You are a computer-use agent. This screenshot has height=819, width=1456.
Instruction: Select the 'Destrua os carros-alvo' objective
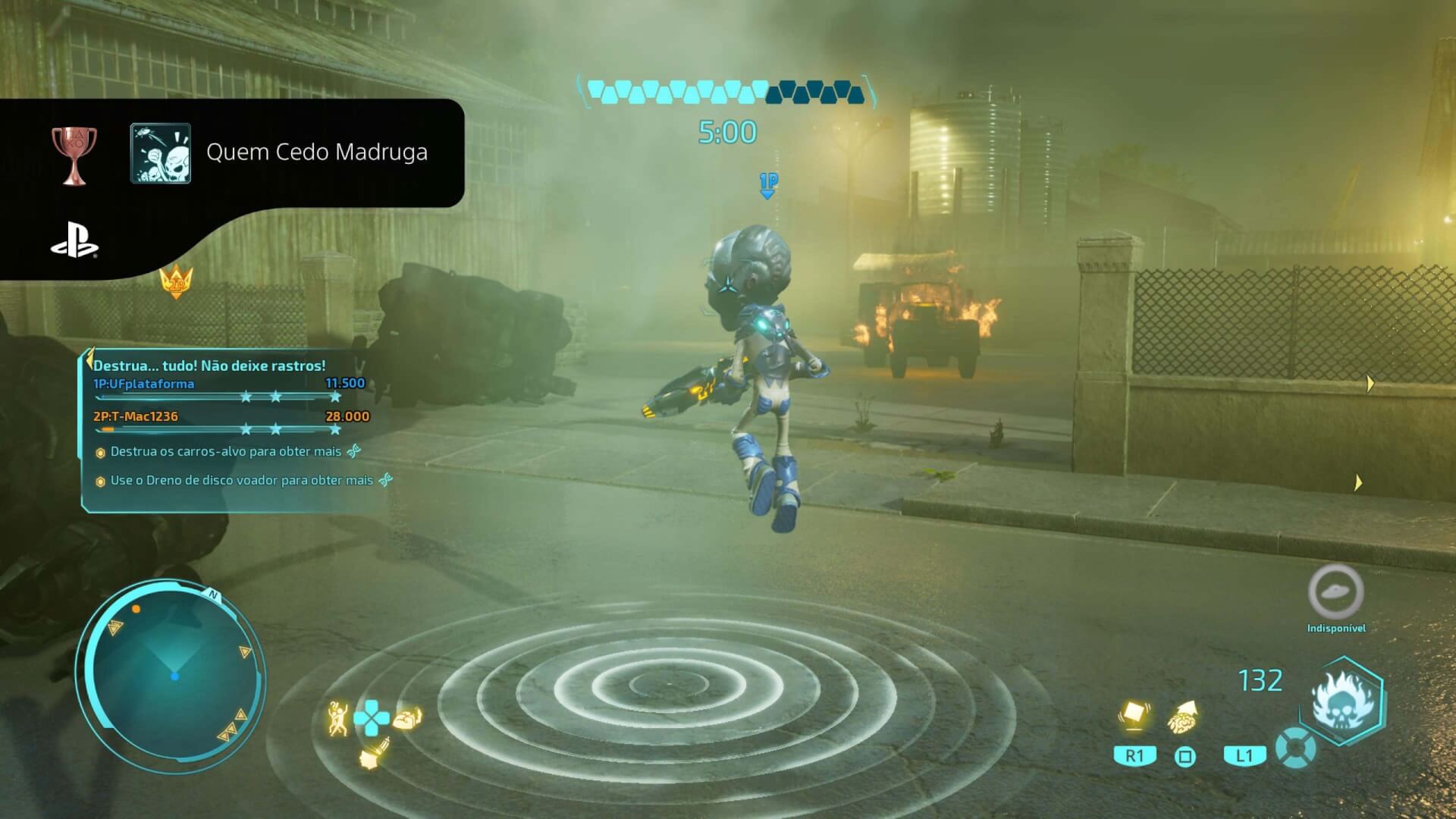pyautogui.click(x=226, y=452)
